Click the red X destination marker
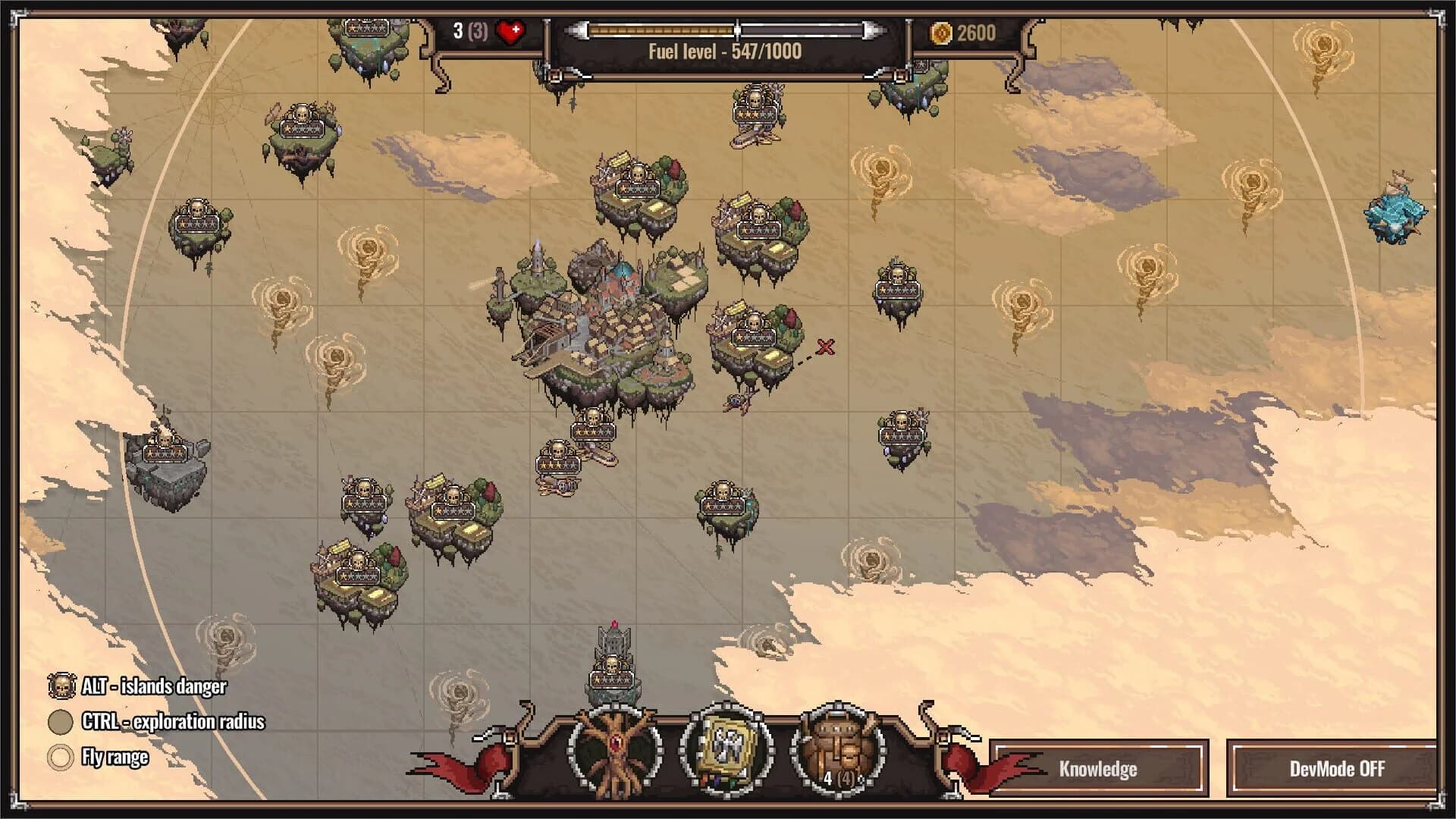This screenshot has width=1456, height=819. pos(825,348)
